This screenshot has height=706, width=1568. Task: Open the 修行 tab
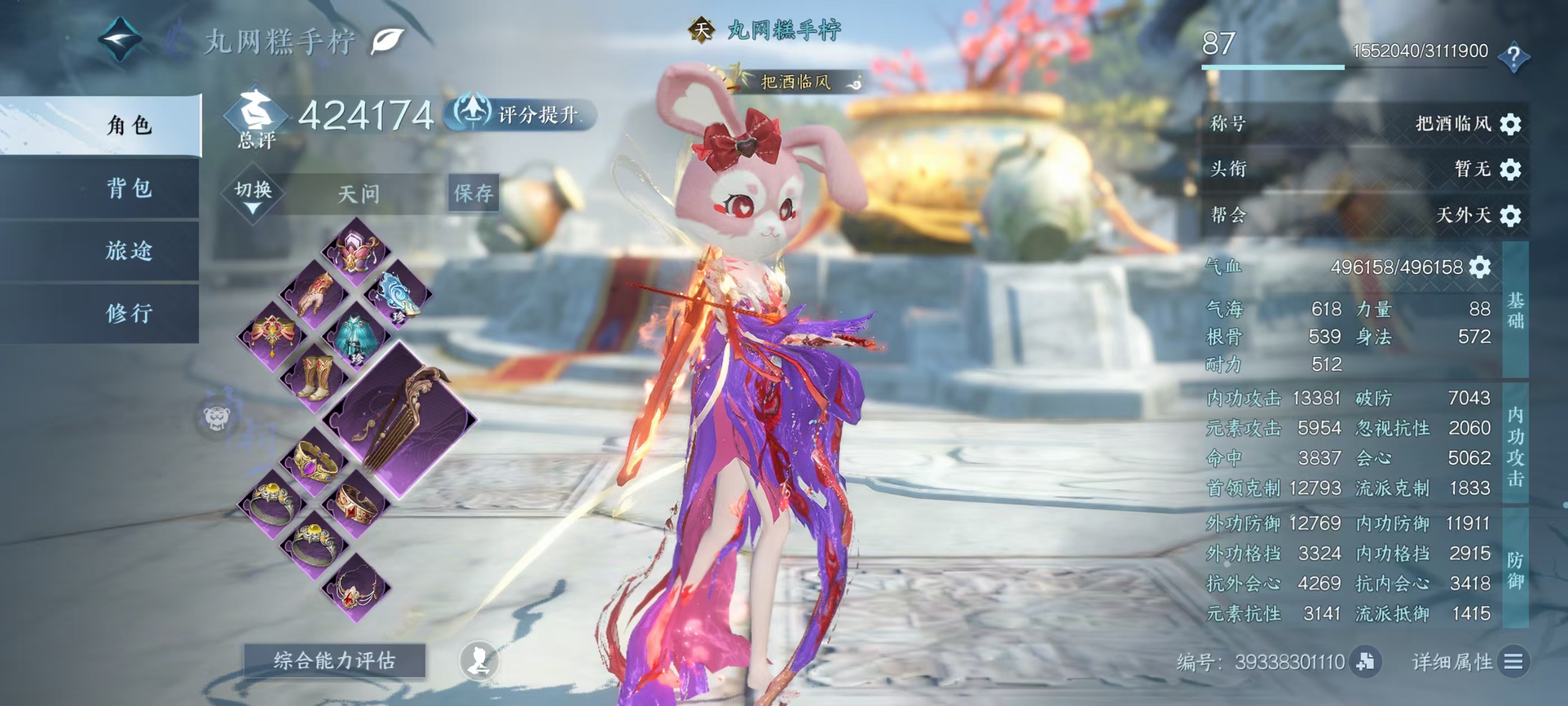click(x=129, y=313)
